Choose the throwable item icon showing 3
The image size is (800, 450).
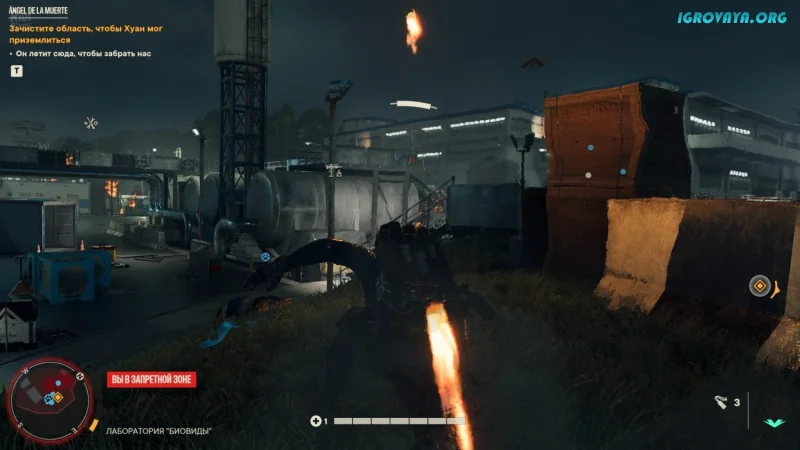721,402
